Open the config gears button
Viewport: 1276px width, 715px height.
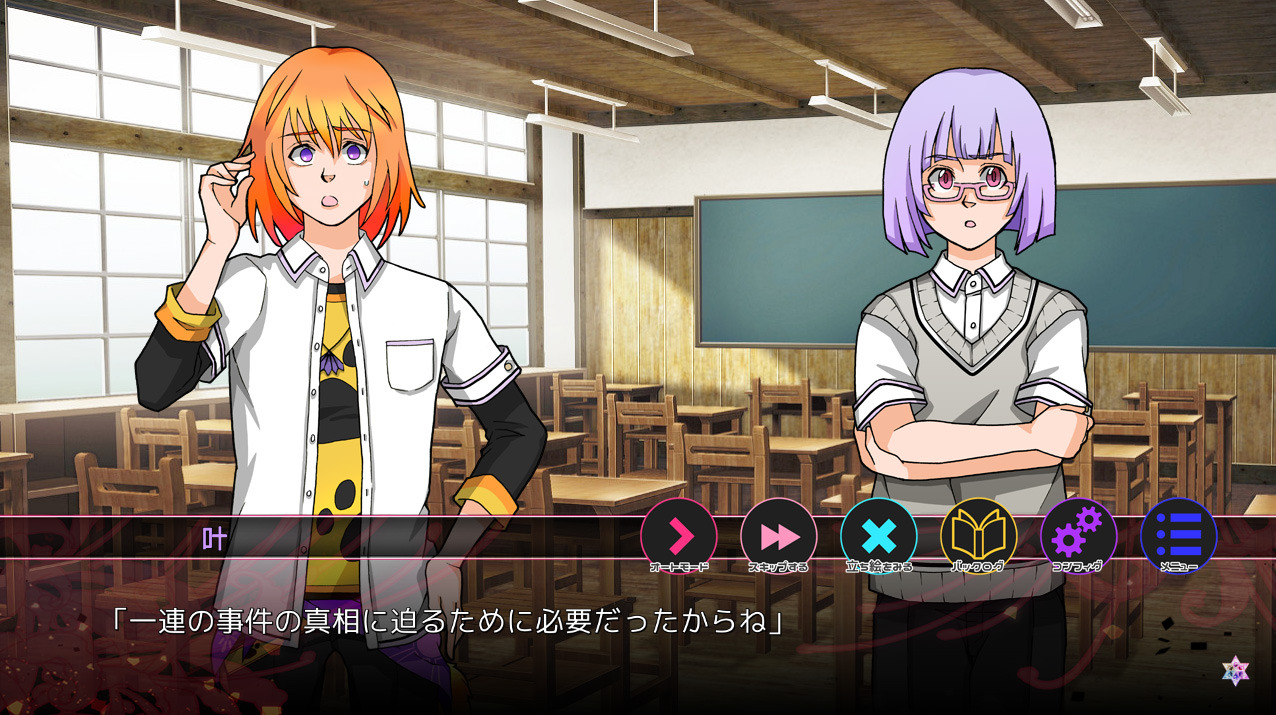coord(1078,536)
